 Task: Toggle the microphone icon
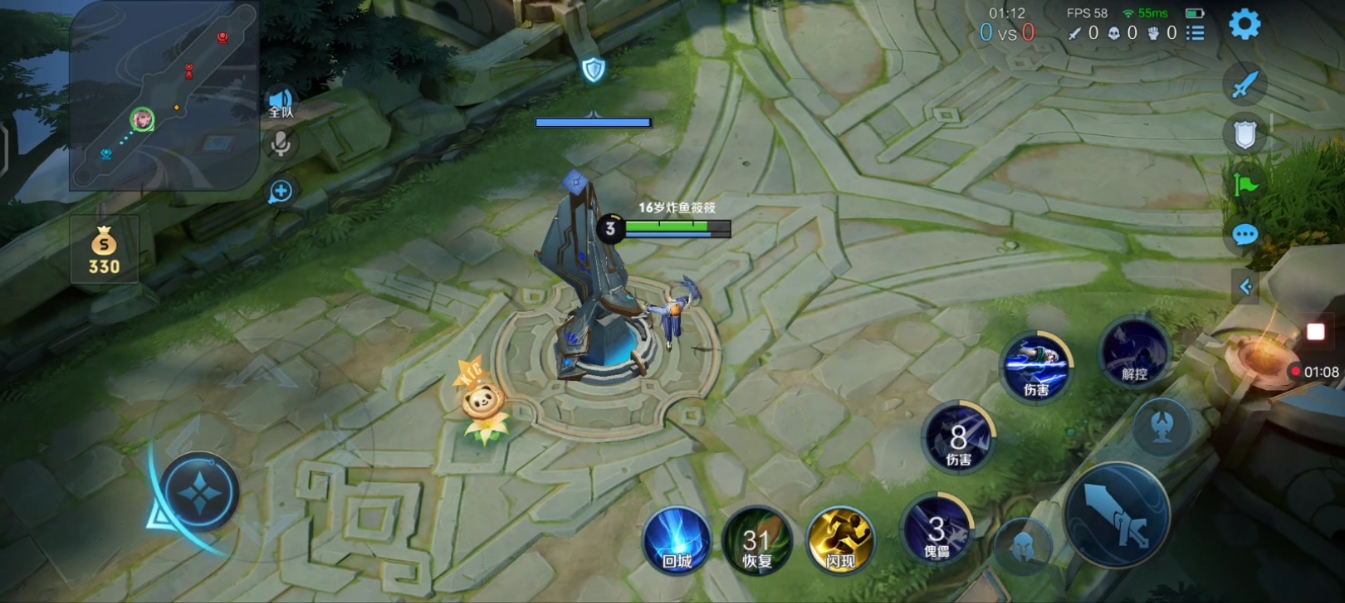pyautogui.click(x=281, y=145)
